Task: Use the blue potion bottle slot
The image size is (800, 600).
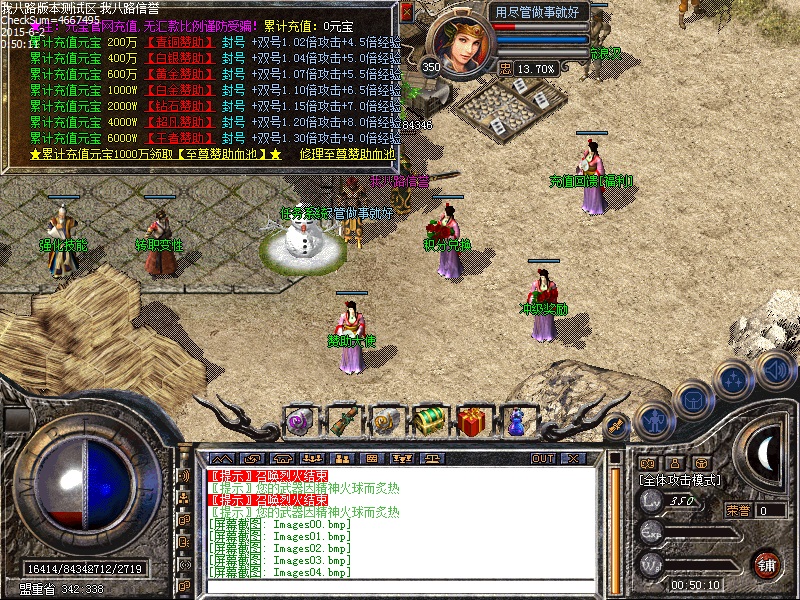Action: [x=518, y=420]
